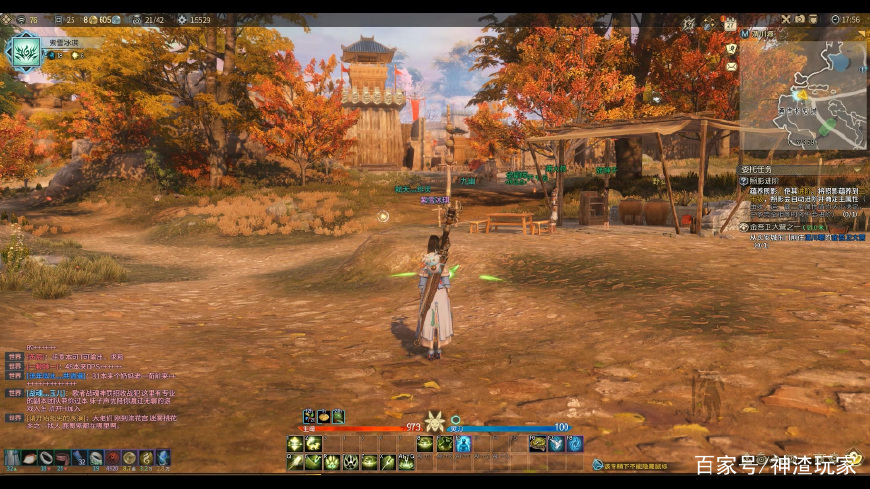Open the mail envelope icon
The image size is (870, 489).
coord(731,66)
